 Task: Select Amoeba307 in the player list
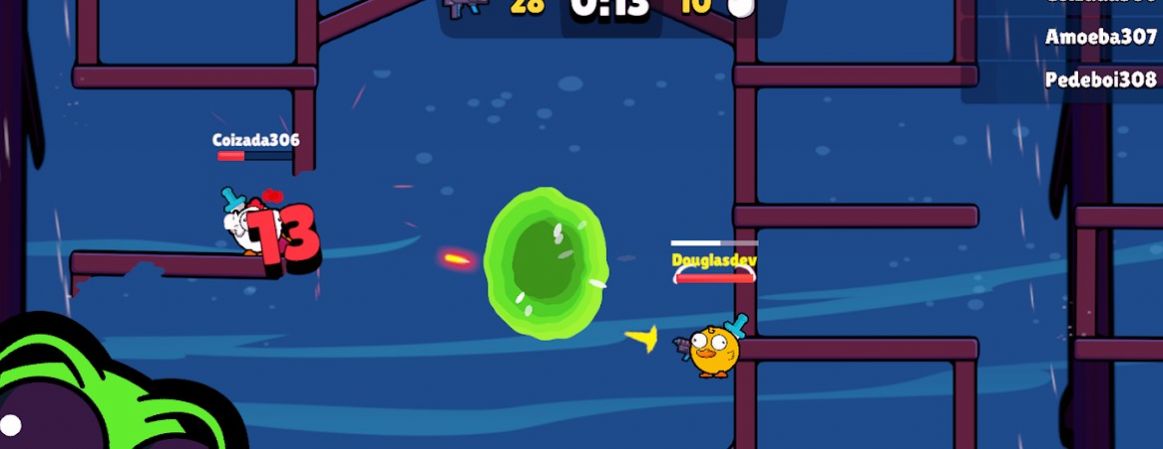(x=1100, y=37)
